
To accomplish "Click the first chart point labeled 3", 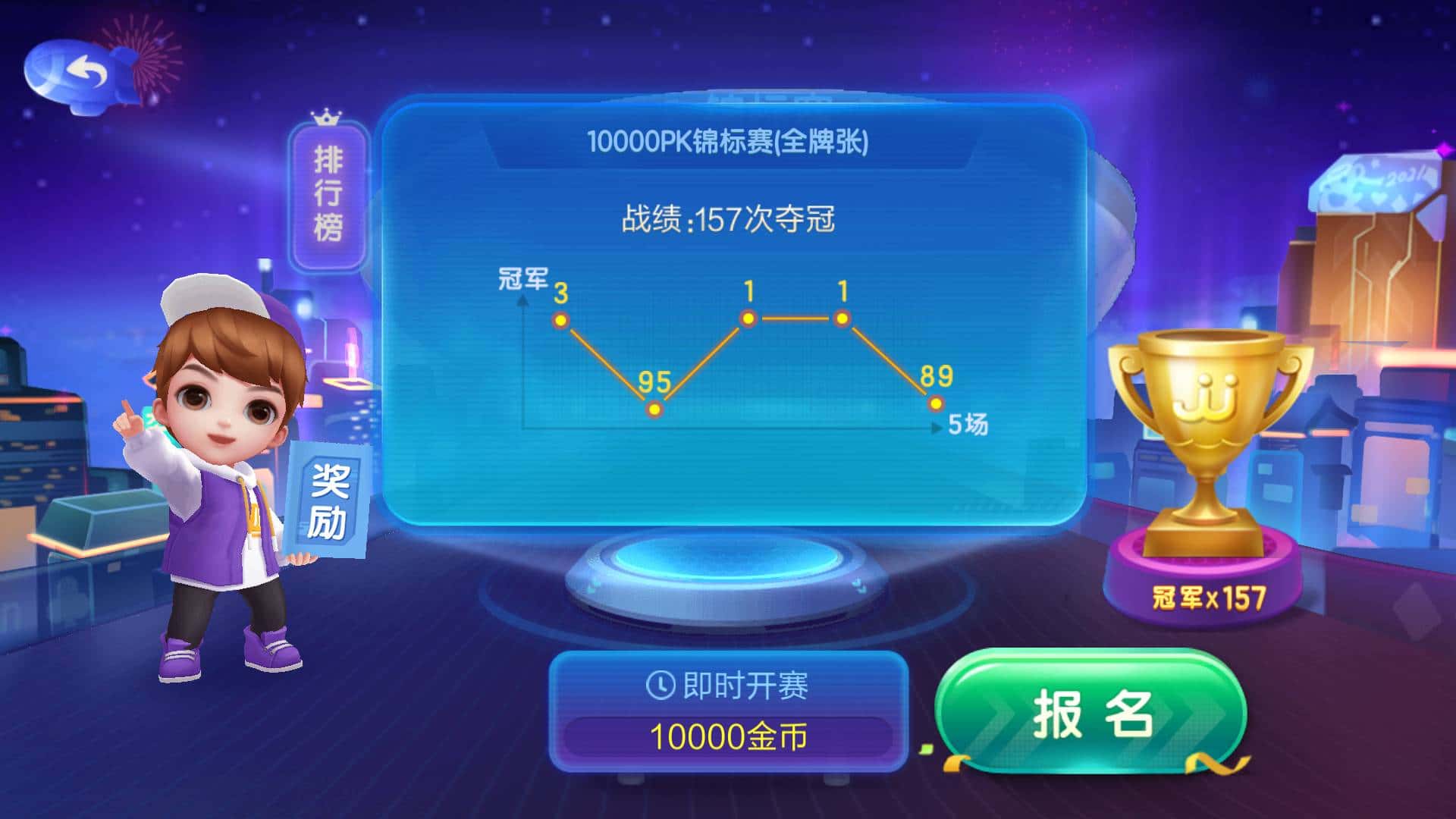I will pyautogui.click(x=559, y=321).
